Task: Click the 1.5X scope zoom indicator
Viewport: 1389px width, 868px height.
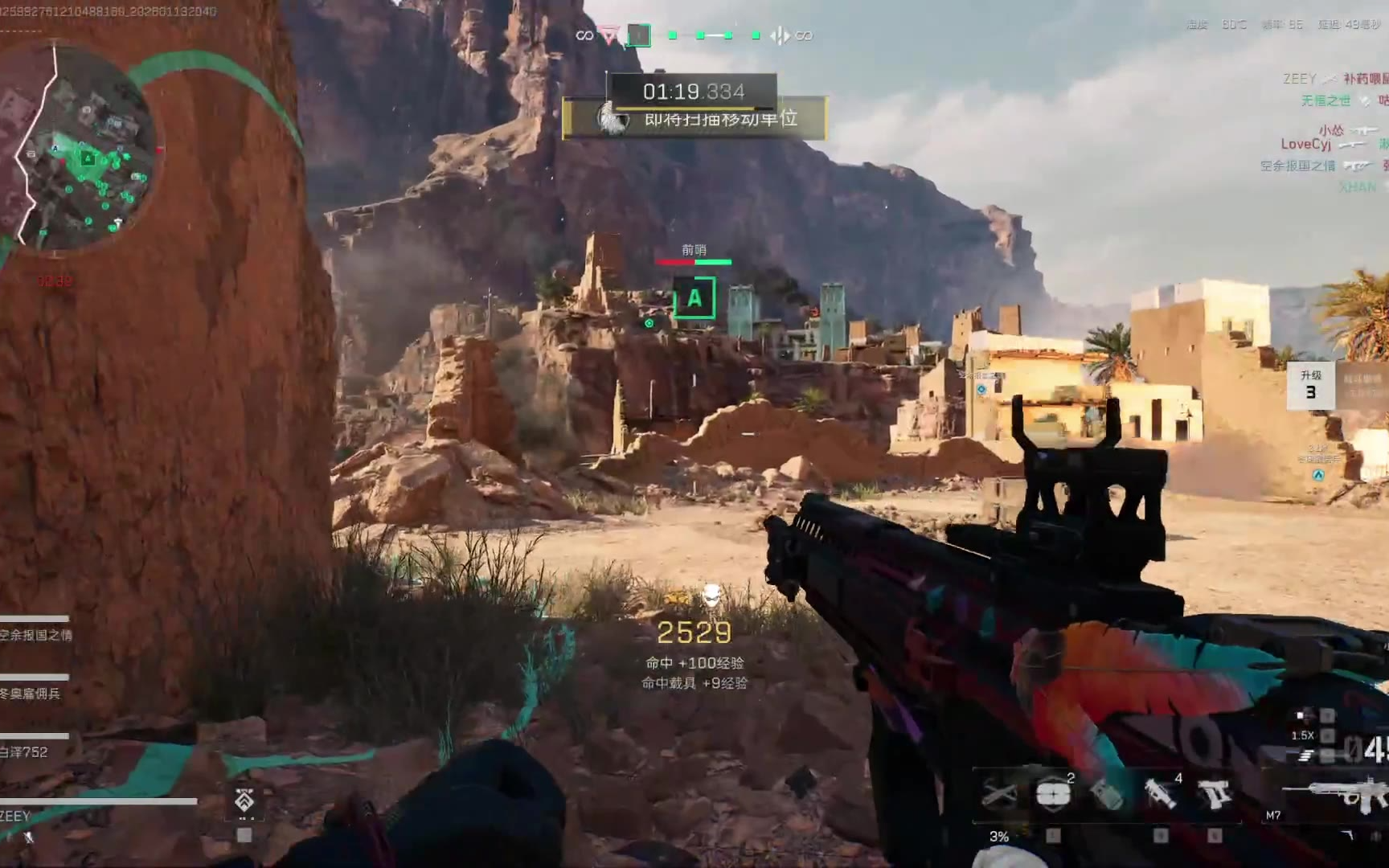Action: [1302, 735]
